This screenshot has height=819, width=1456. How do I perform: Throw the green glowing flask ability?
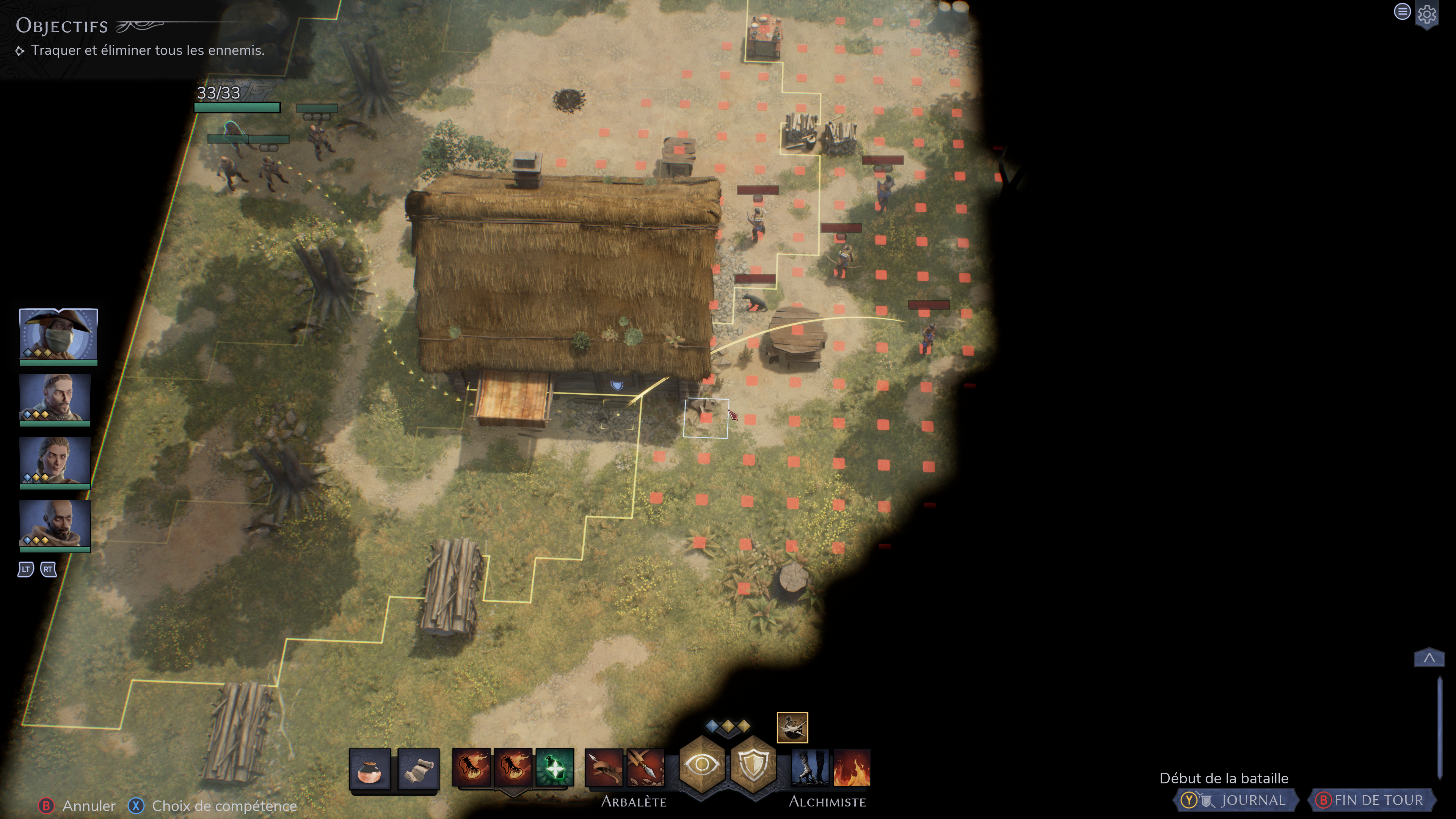tap(554, 767)
